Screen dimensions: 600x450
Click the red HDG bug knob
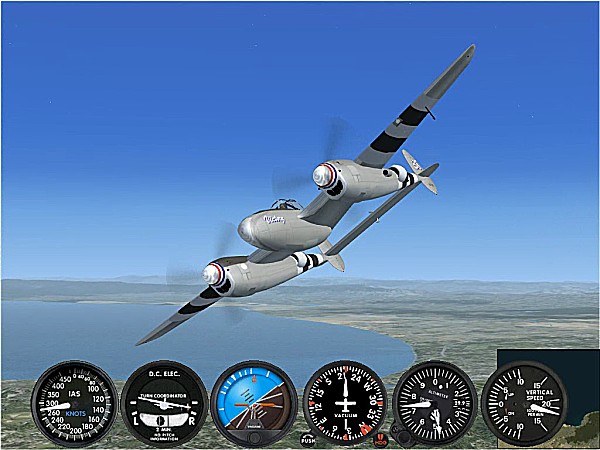[380, 438]
